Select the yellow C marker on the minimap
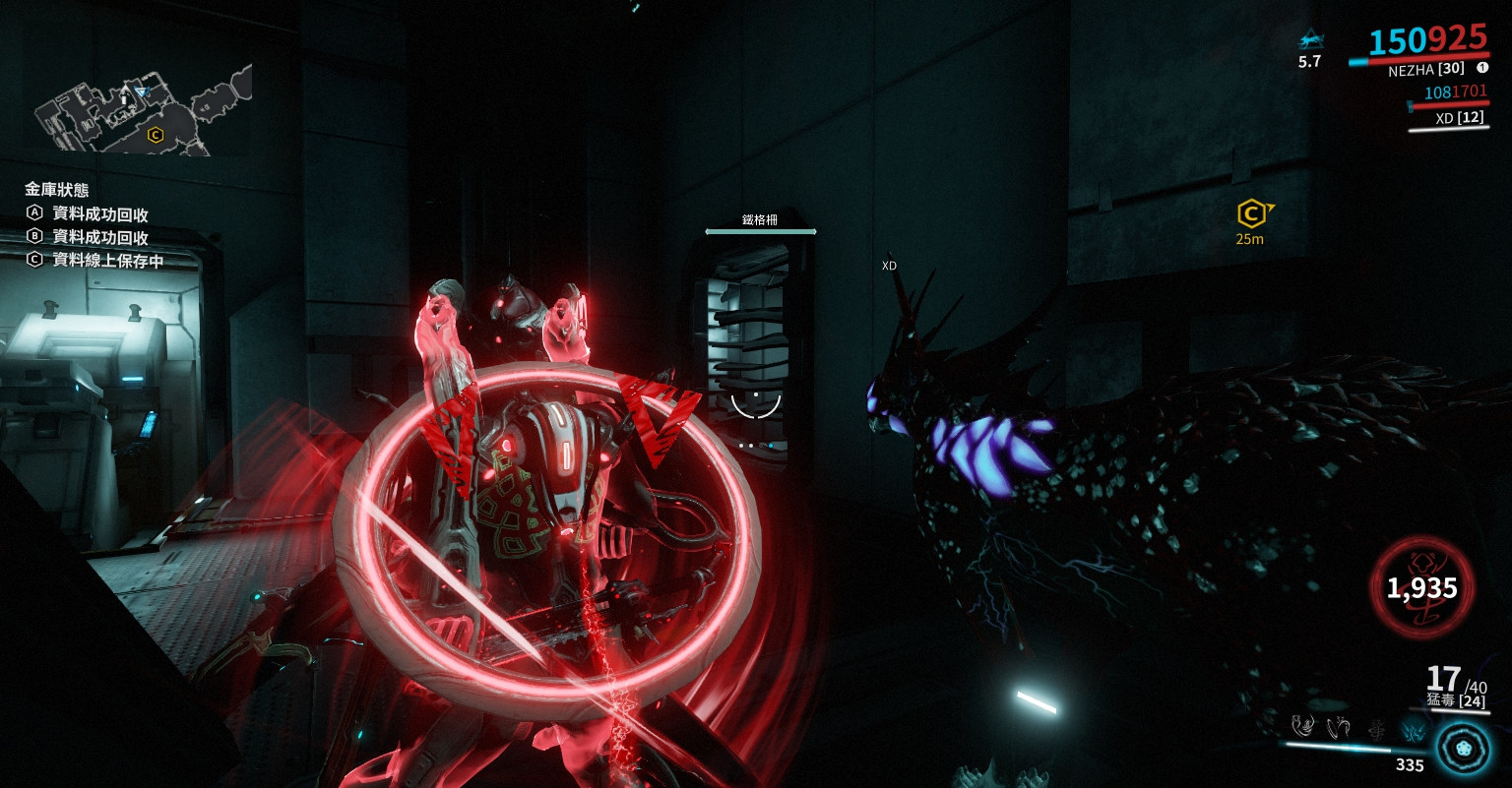 tap(155, 135)
